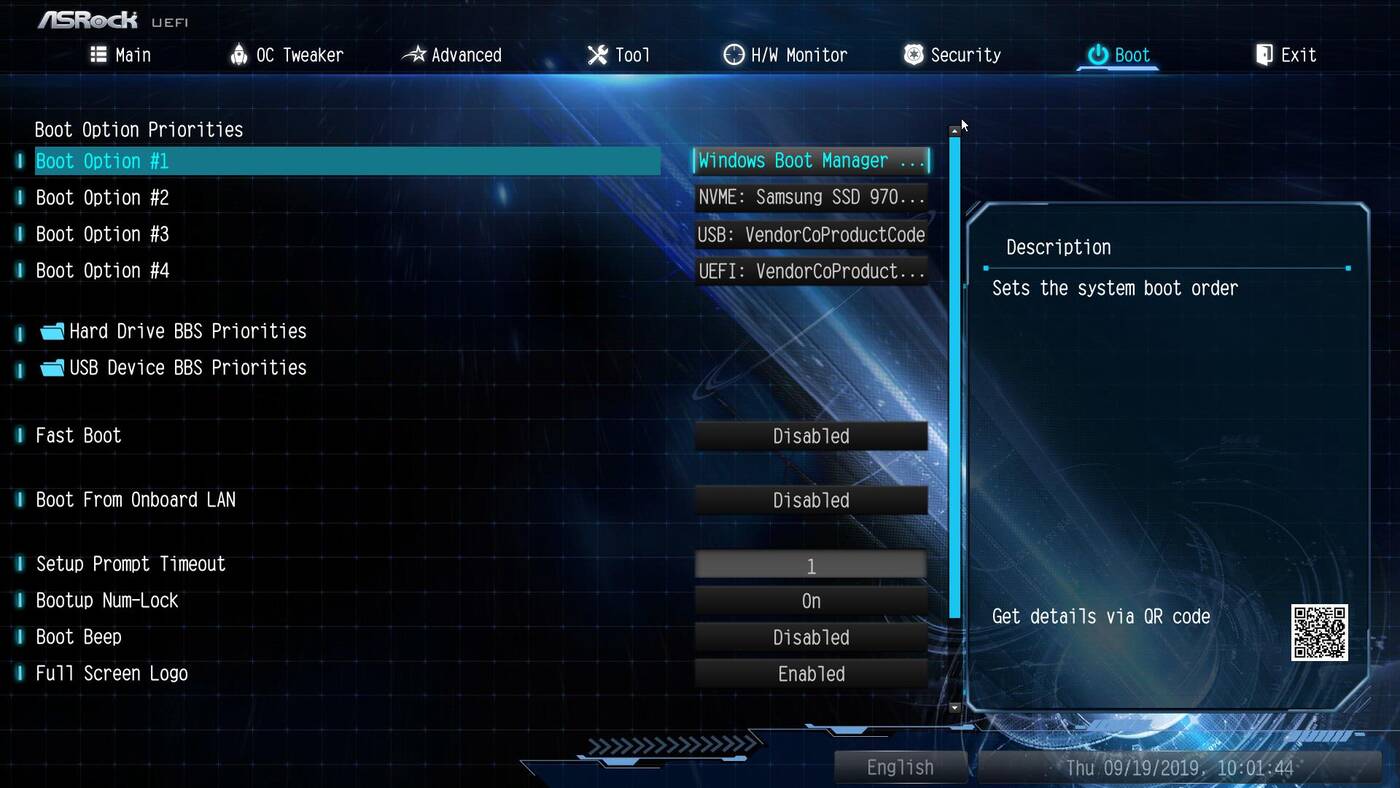
Task: Go to the Advanced tab
Action: click(452, 55)
